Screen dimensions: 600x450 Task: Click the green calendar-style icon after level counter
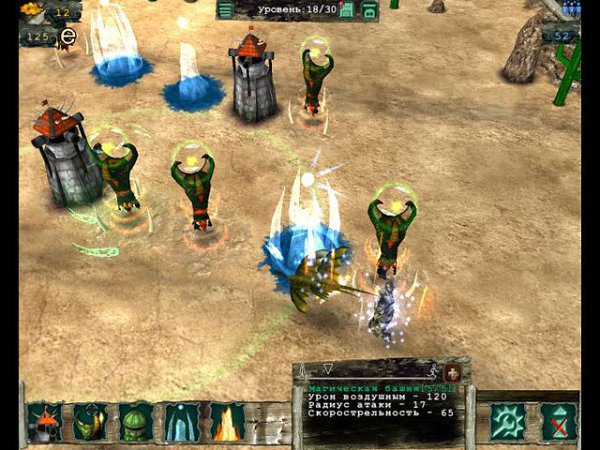[x=347, y=10]
